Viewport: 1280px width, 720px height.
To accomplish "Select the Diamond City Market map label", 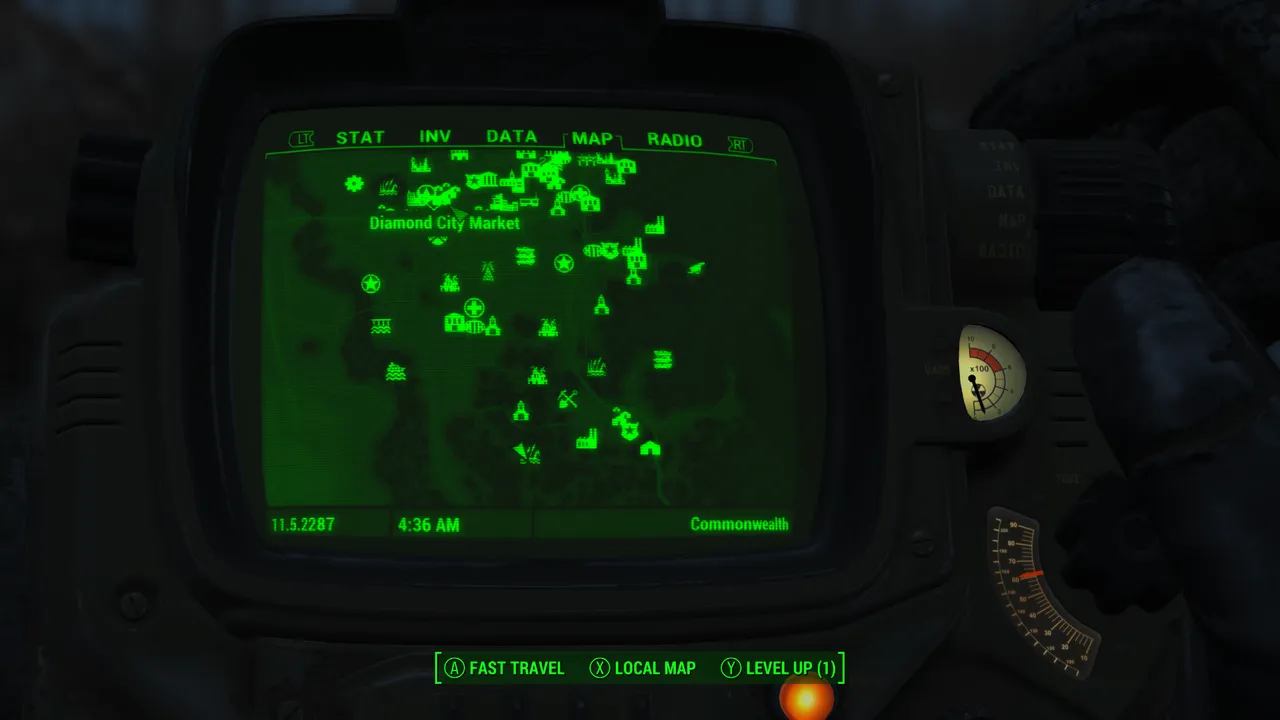I will (x=444, y=223).
